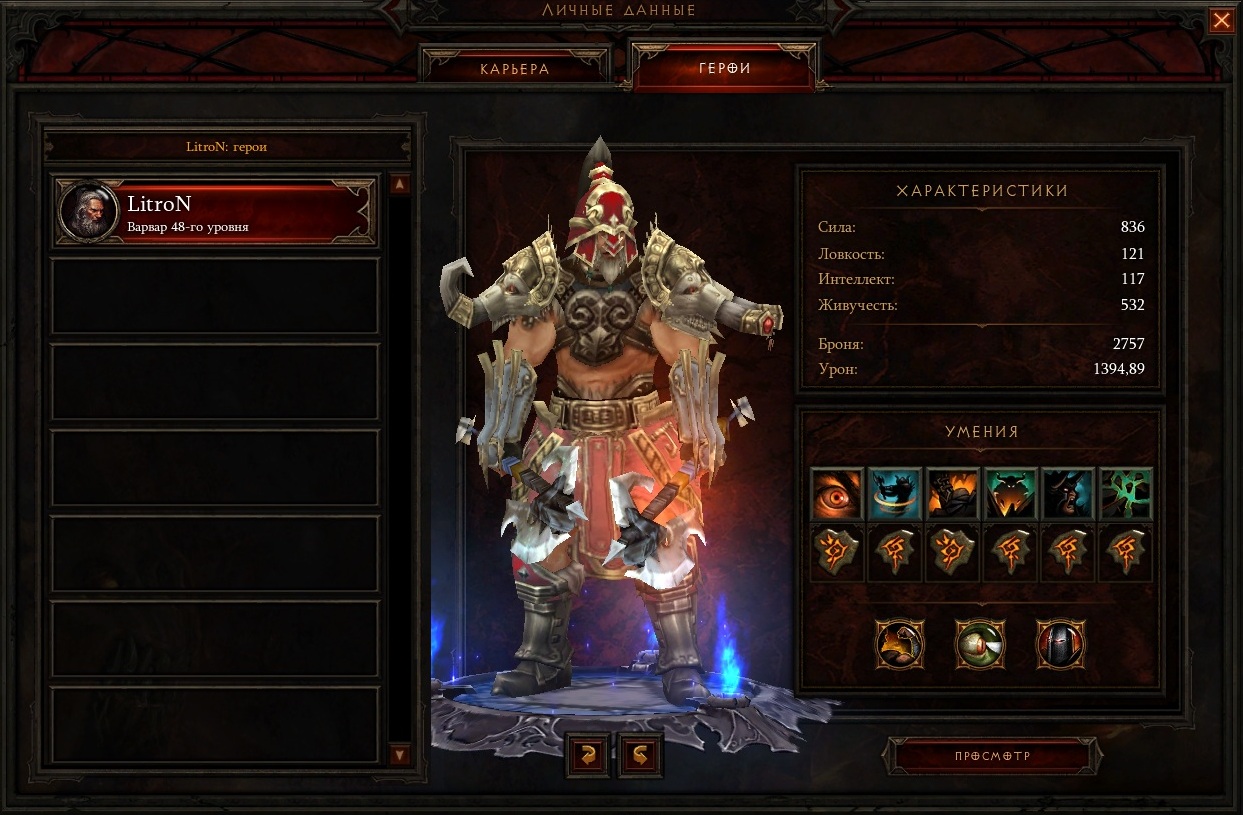Image resolution: width=1243 pixels, height=815 pixels.
Task: Select the spinning axe warrior skill icon
Action: [894, 493]
